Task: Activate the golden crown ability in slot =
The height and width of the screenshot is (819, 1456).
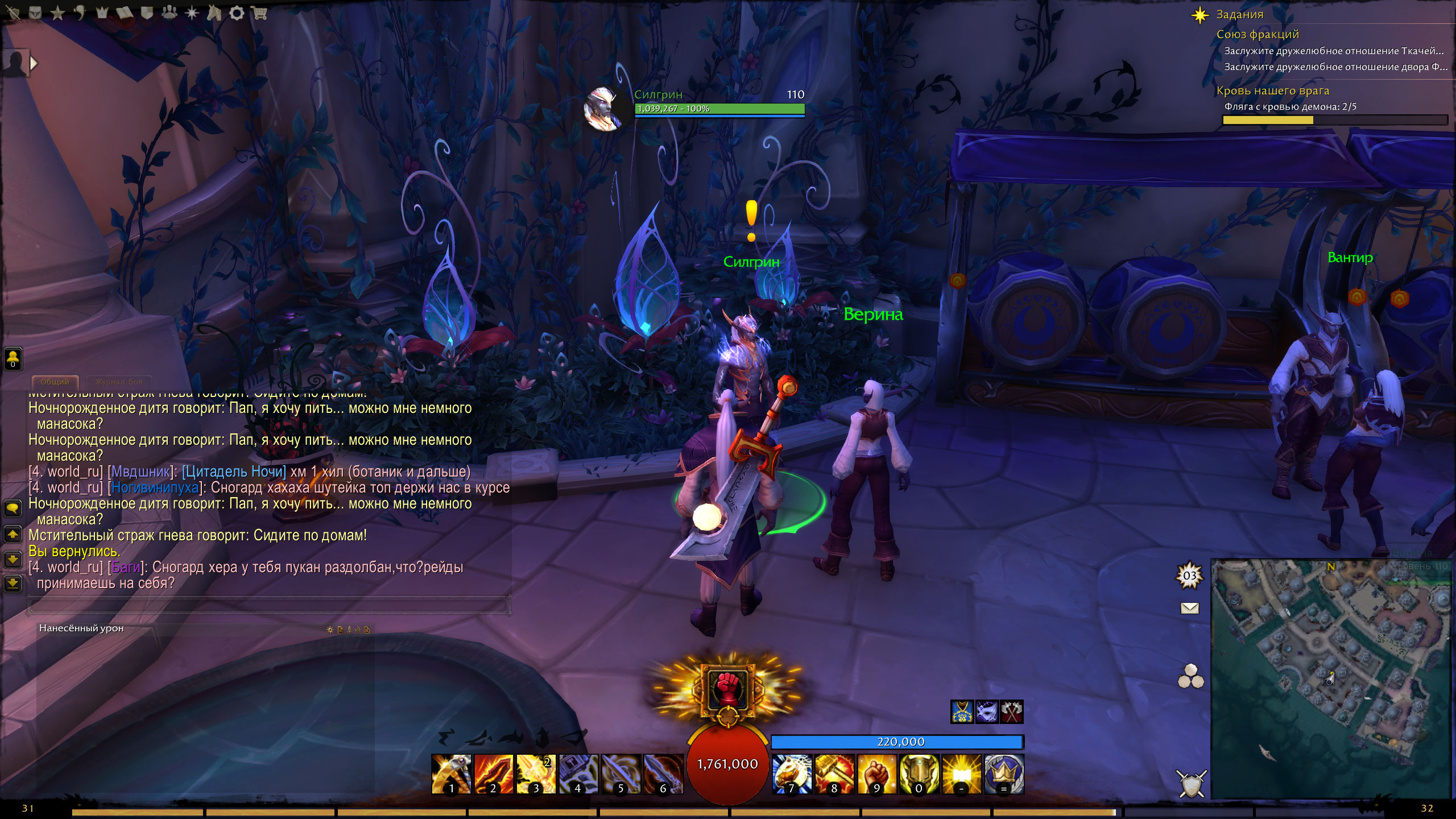Action: point(1004,773)
